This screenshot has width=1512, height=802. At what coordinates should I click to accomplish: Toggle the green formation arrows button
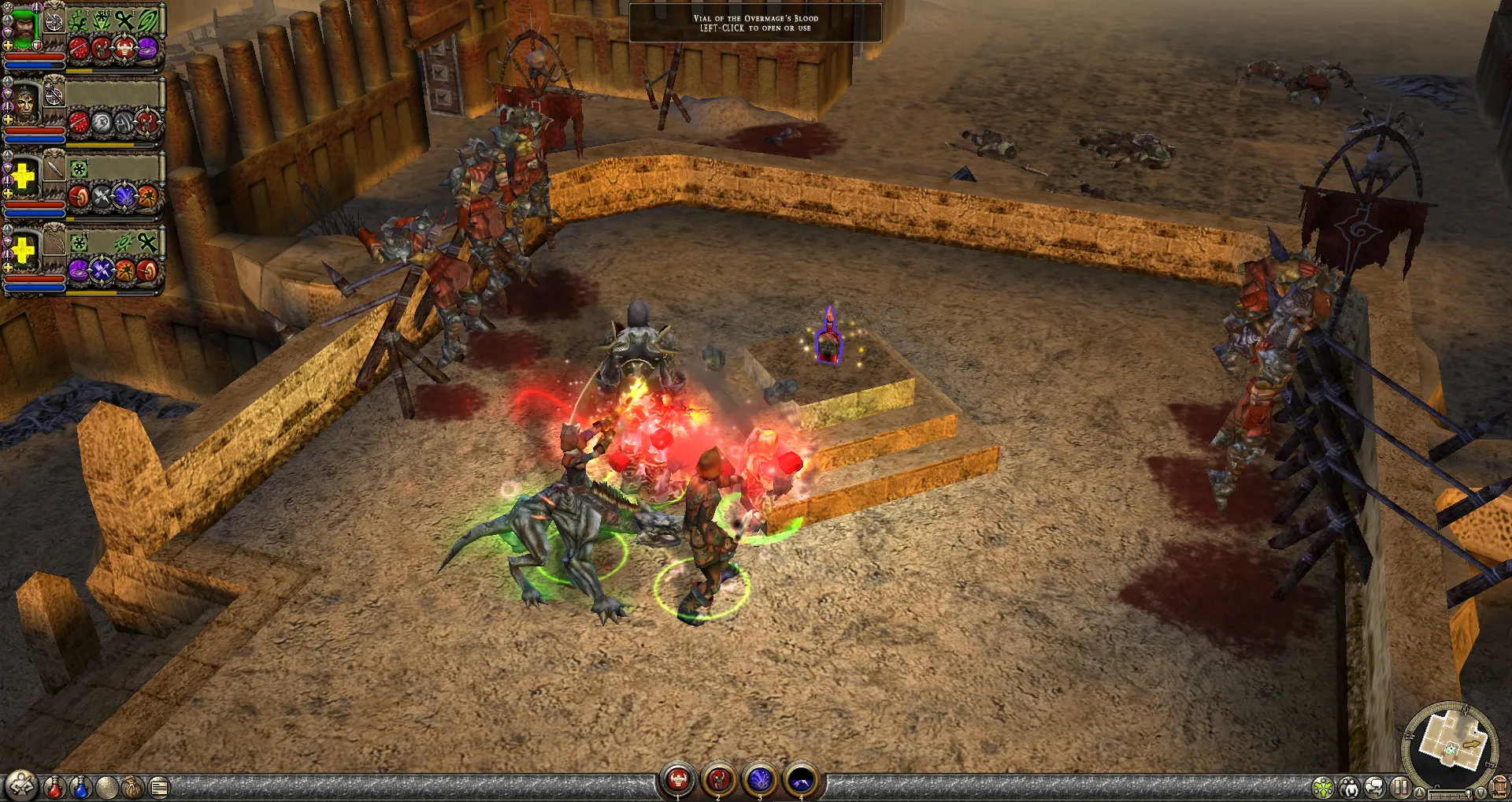[1324, 786]
